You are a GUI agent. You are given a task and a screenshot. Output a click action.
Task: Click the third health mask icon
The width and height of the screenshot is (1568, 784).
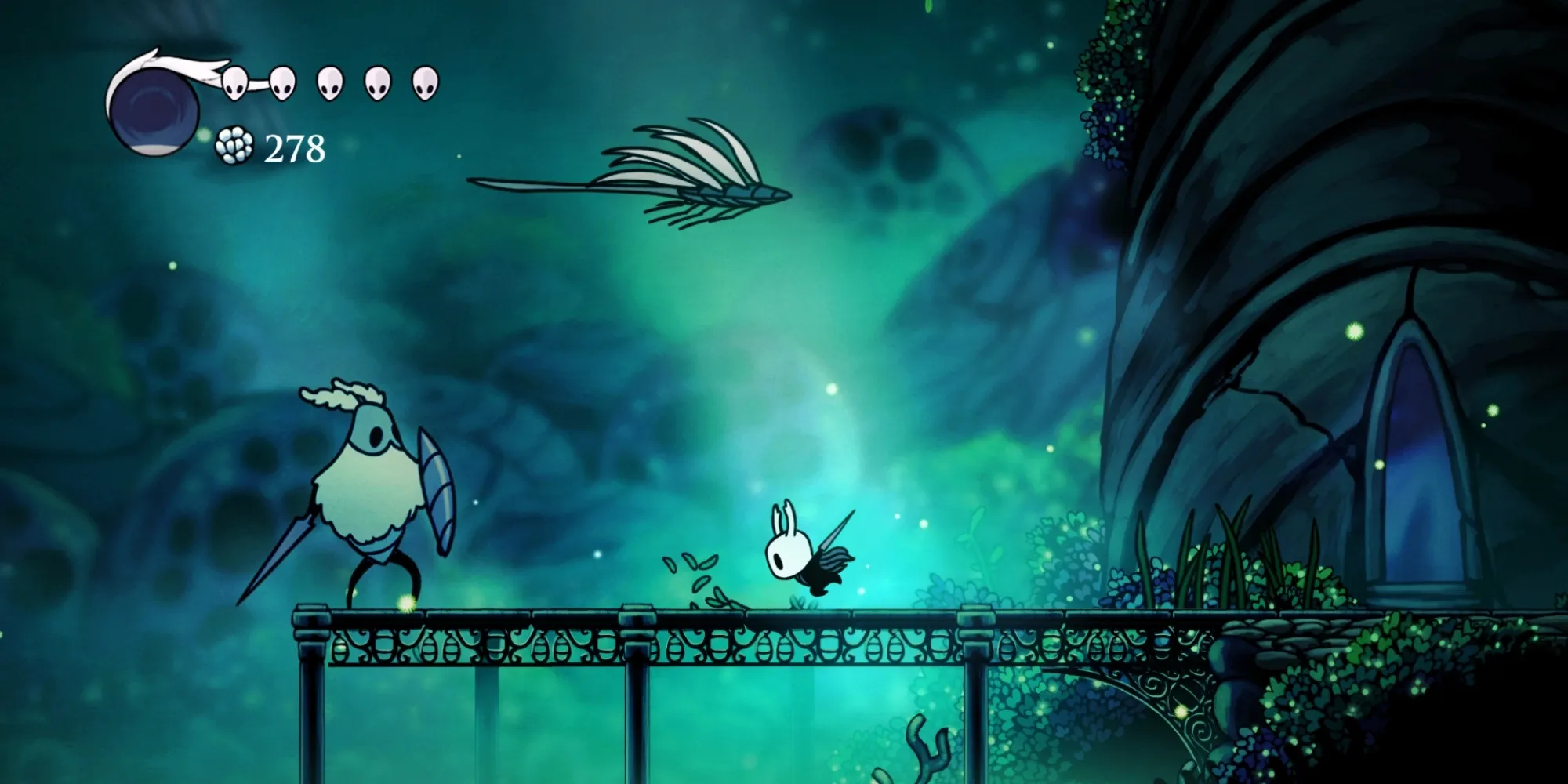point(330,82)
